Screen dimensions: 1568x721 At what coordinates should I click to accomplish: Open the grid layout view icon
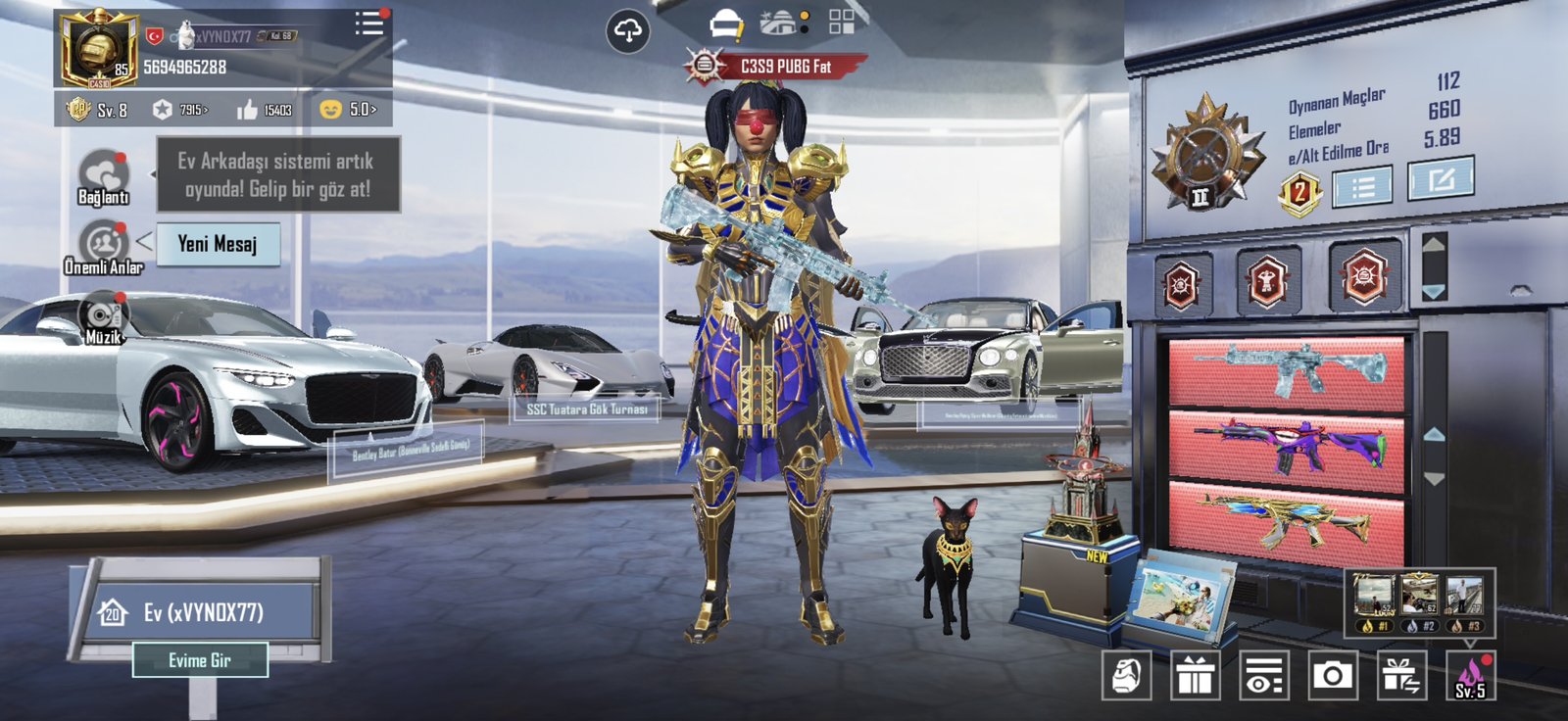coord(841,22)
